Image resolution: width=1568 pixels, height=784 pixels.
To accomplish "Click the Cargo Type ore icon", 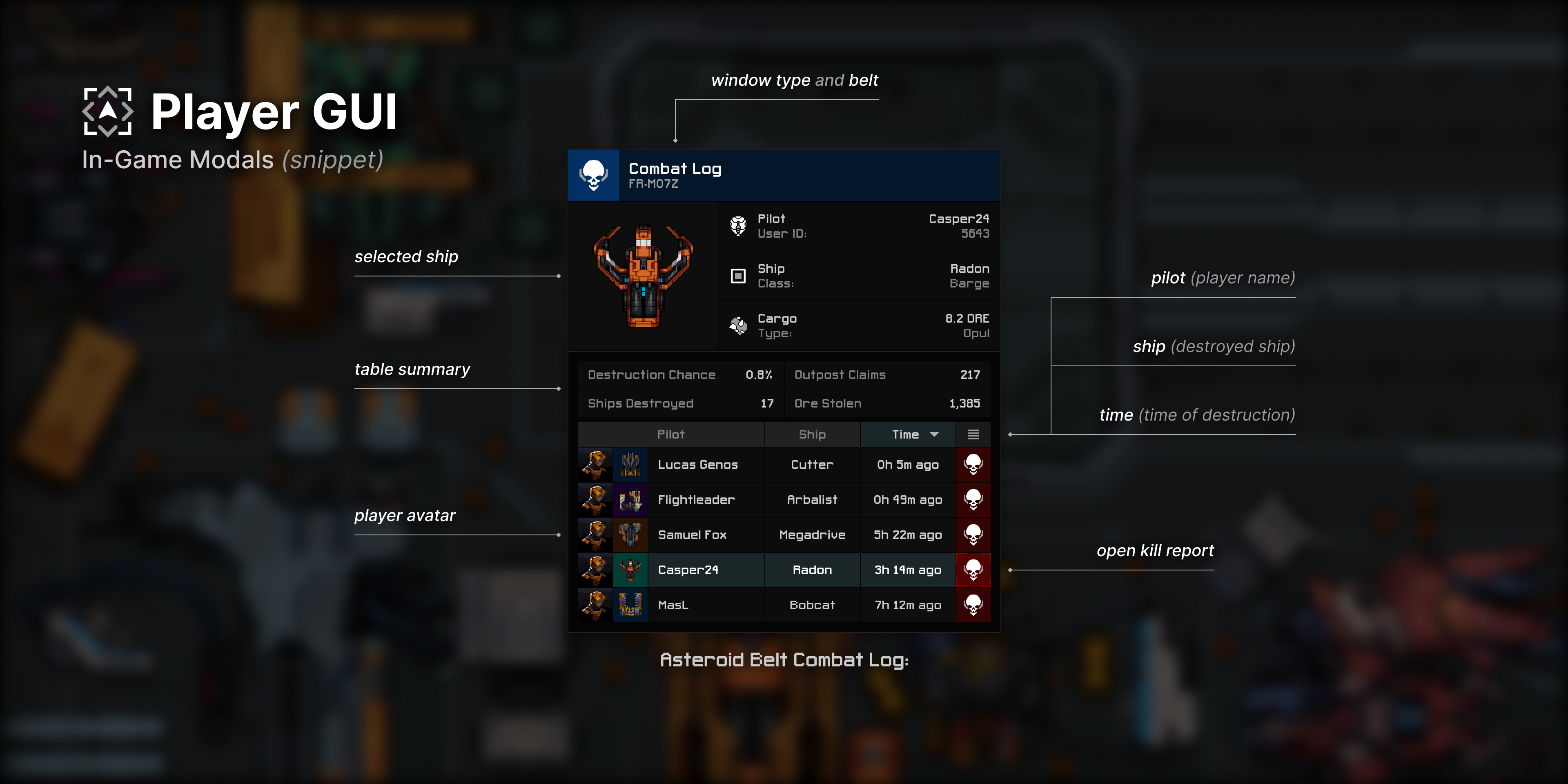I will click(738, 325).
